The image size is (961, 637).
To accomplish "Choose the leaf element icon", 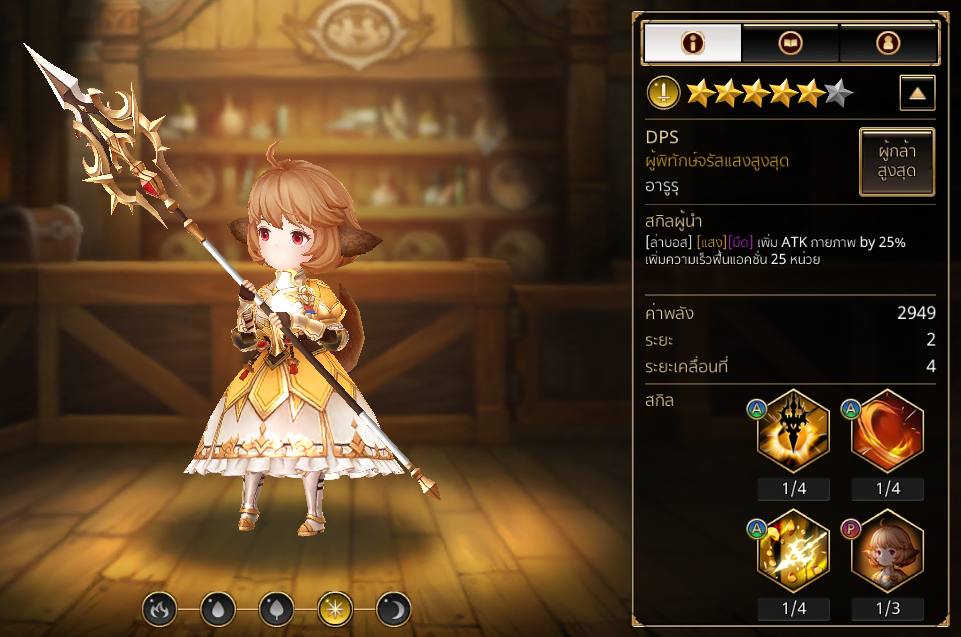I will 275,607.
